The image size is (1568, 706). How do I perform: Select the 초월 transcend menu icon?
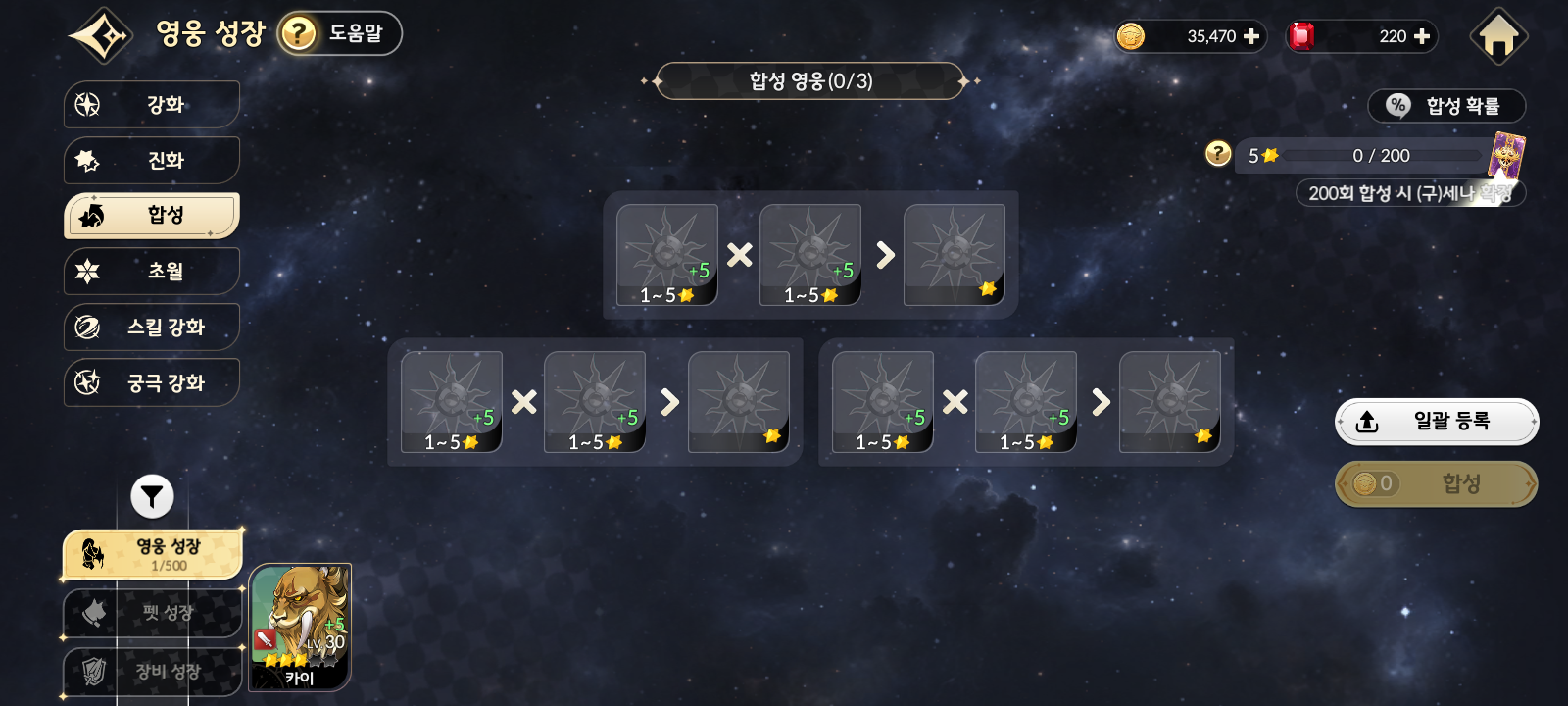point(89,272)
